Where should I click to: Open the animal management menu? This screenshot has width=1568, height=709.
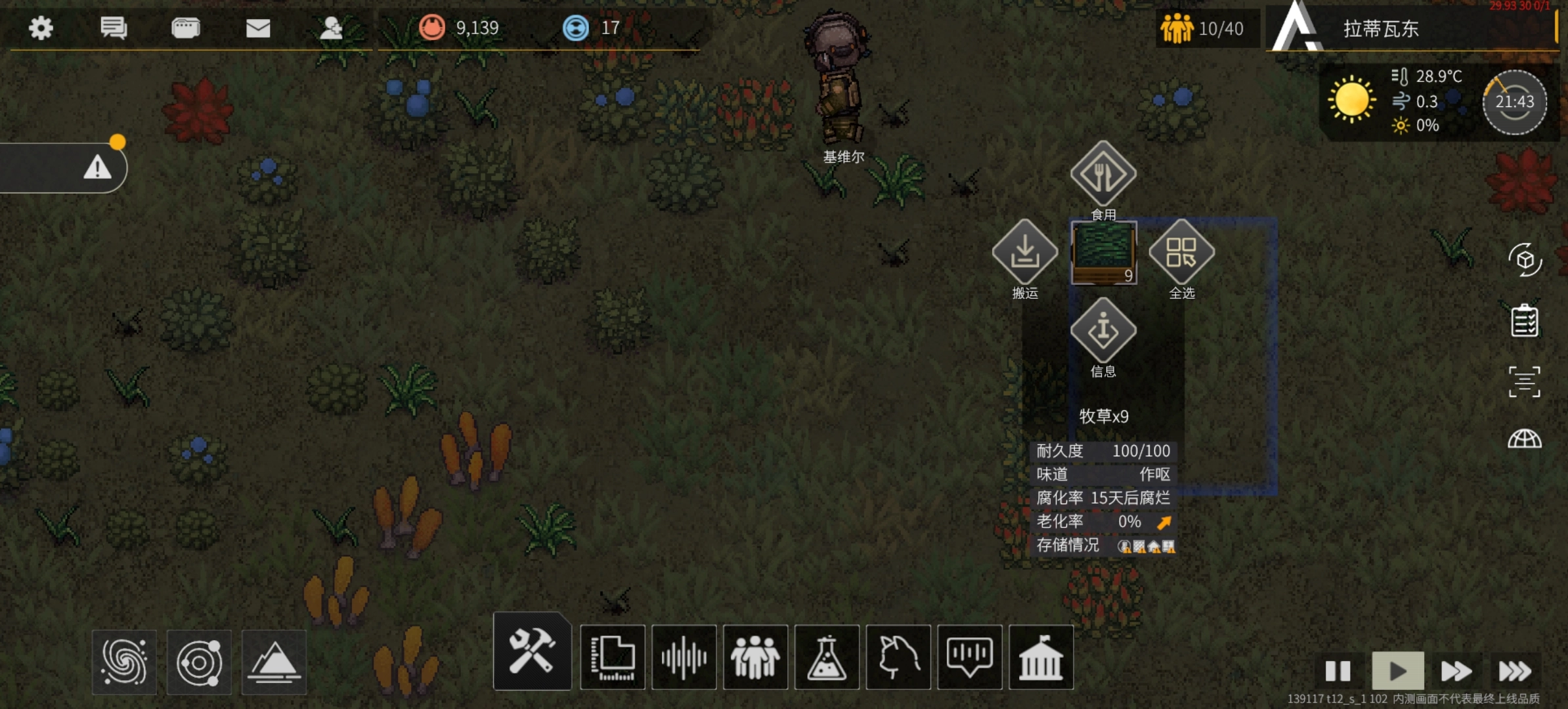(898, 657)
